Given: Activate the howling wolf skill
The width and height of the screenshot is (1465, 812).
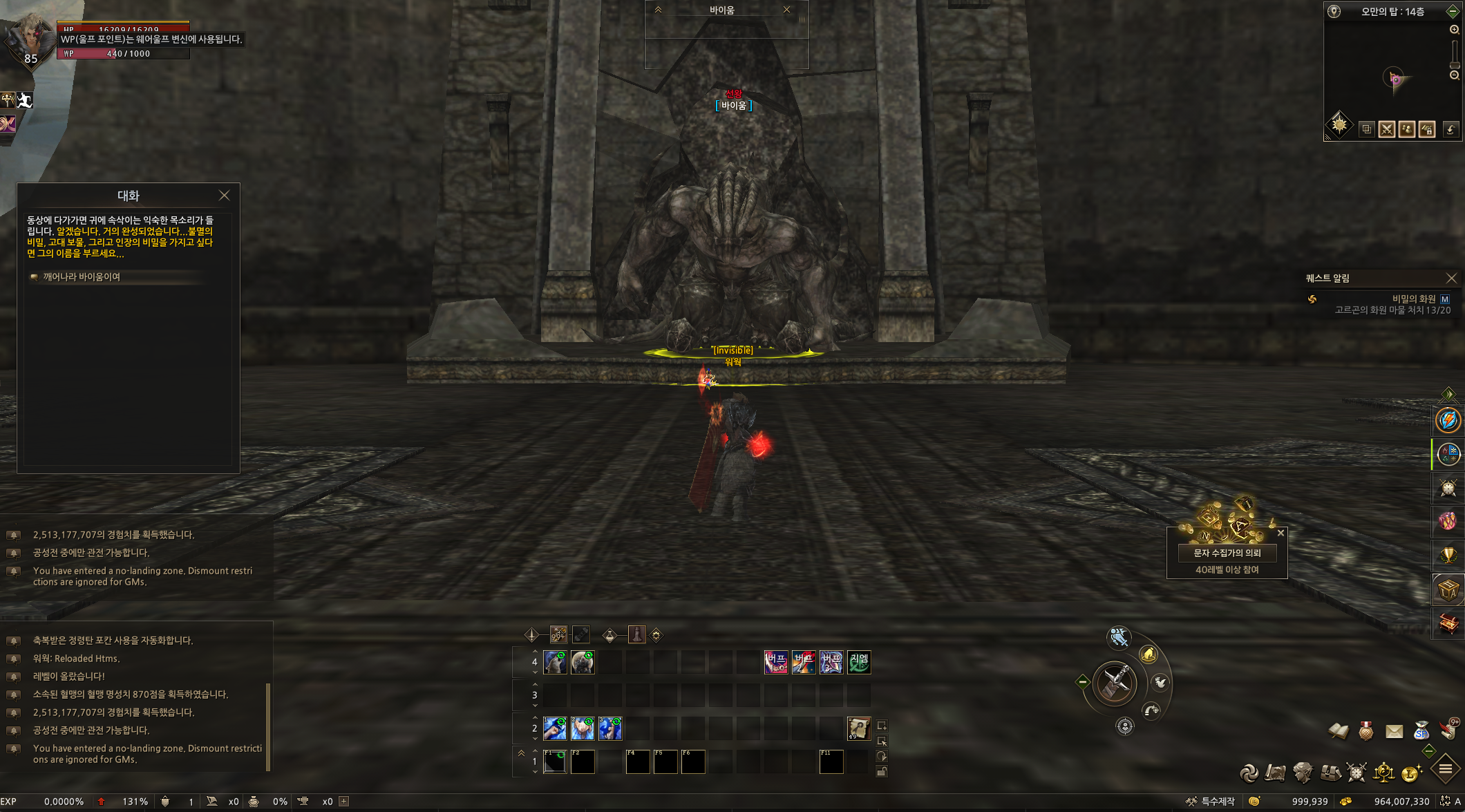Looking at the screenshot, I should click(x=555, y=662).
